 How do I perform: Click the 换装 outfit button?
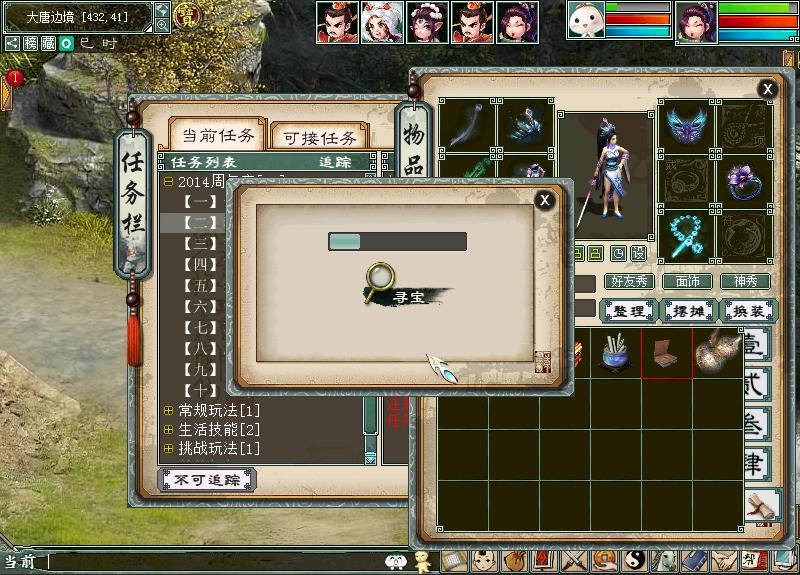point(748,311)
